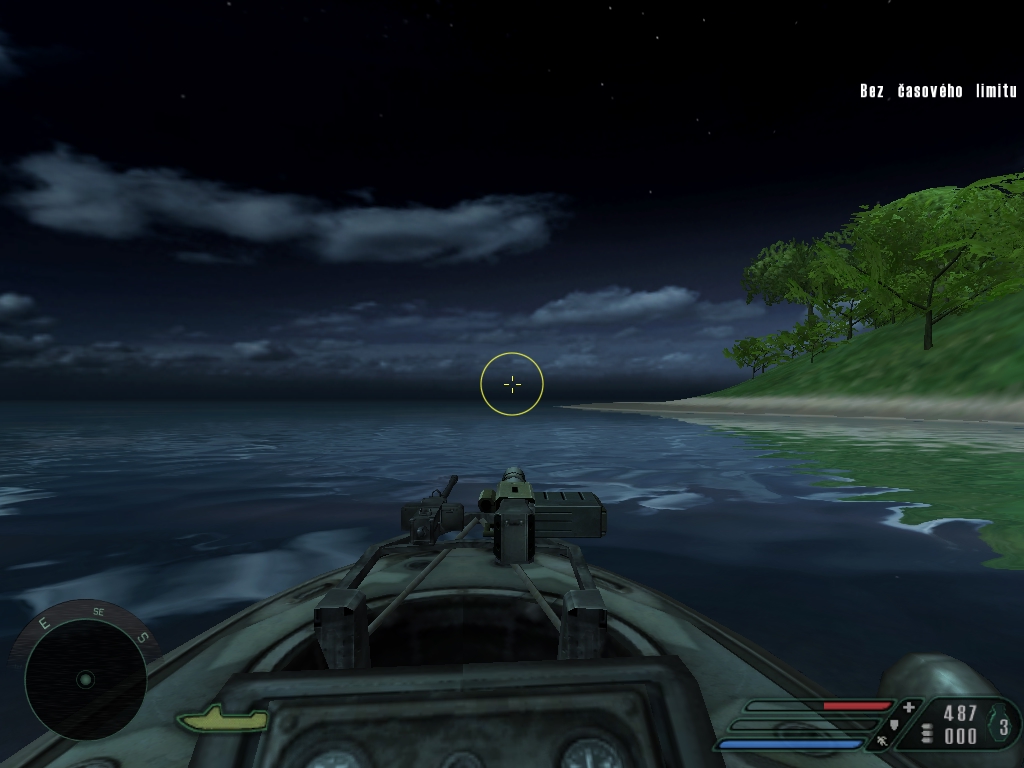Click the white cross health icon
Viewport: 1024px width, 768px height.
pyautogui.click(x=908, y=707)
